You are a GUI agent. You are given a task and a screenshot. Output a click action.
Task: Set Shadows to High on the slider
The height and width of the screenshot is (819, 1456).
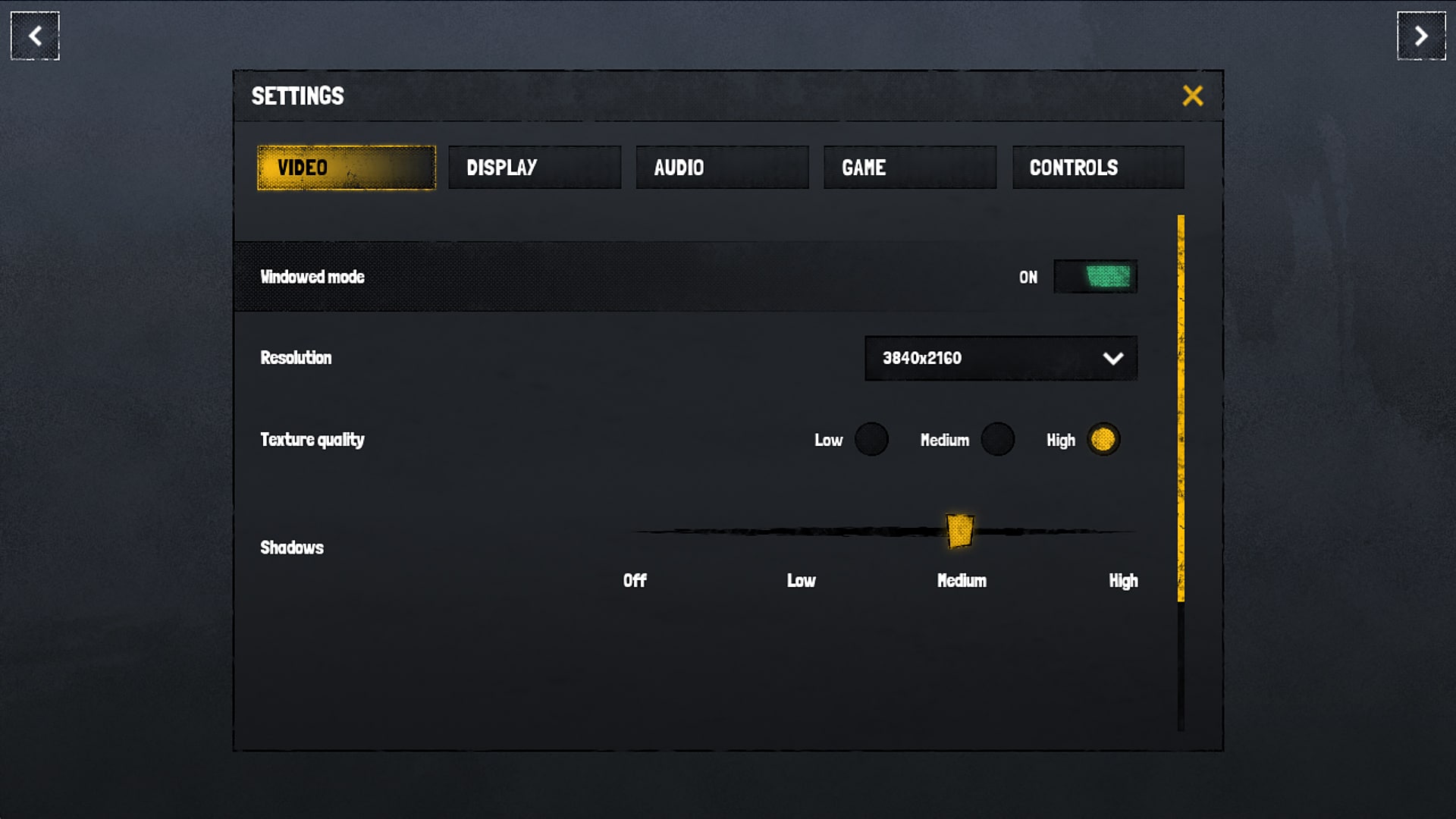[x=1124, y=531]
